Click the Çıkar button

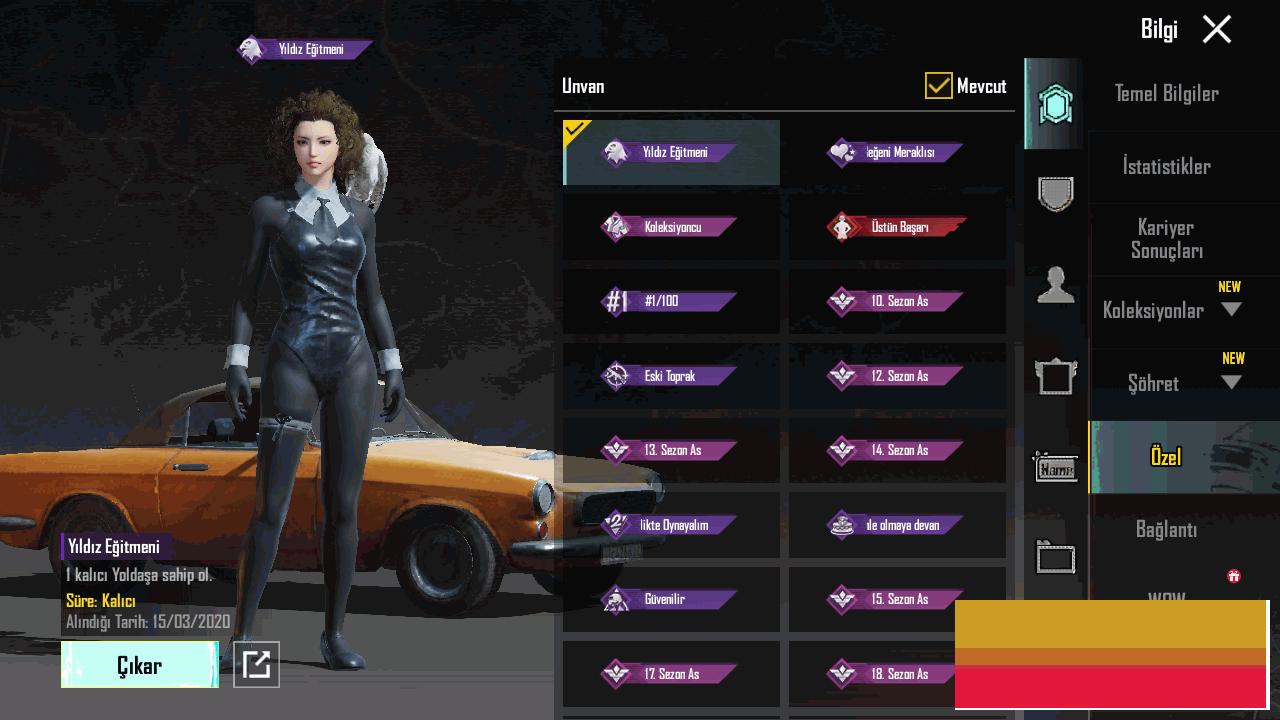(139, 665)
